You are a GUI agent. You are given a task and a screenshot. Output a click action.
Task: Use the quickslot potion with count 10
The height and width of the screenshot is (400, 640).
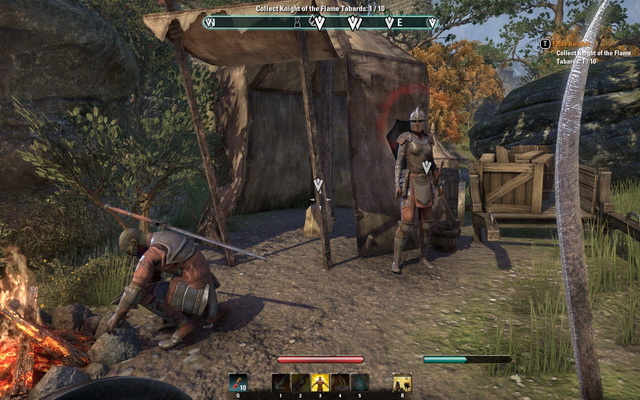click(x=238, y=383)
